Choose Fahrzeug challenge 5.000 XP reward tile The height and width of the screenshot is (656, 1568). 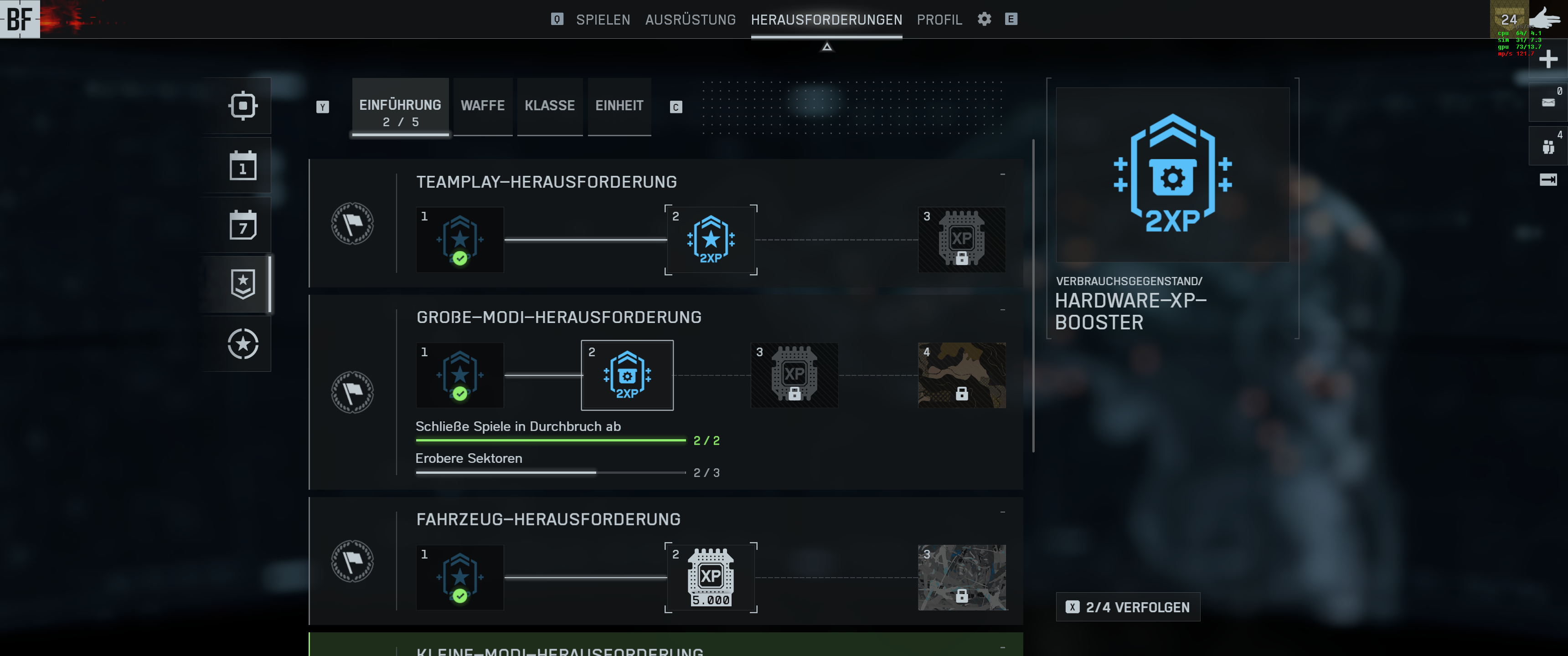710,578
